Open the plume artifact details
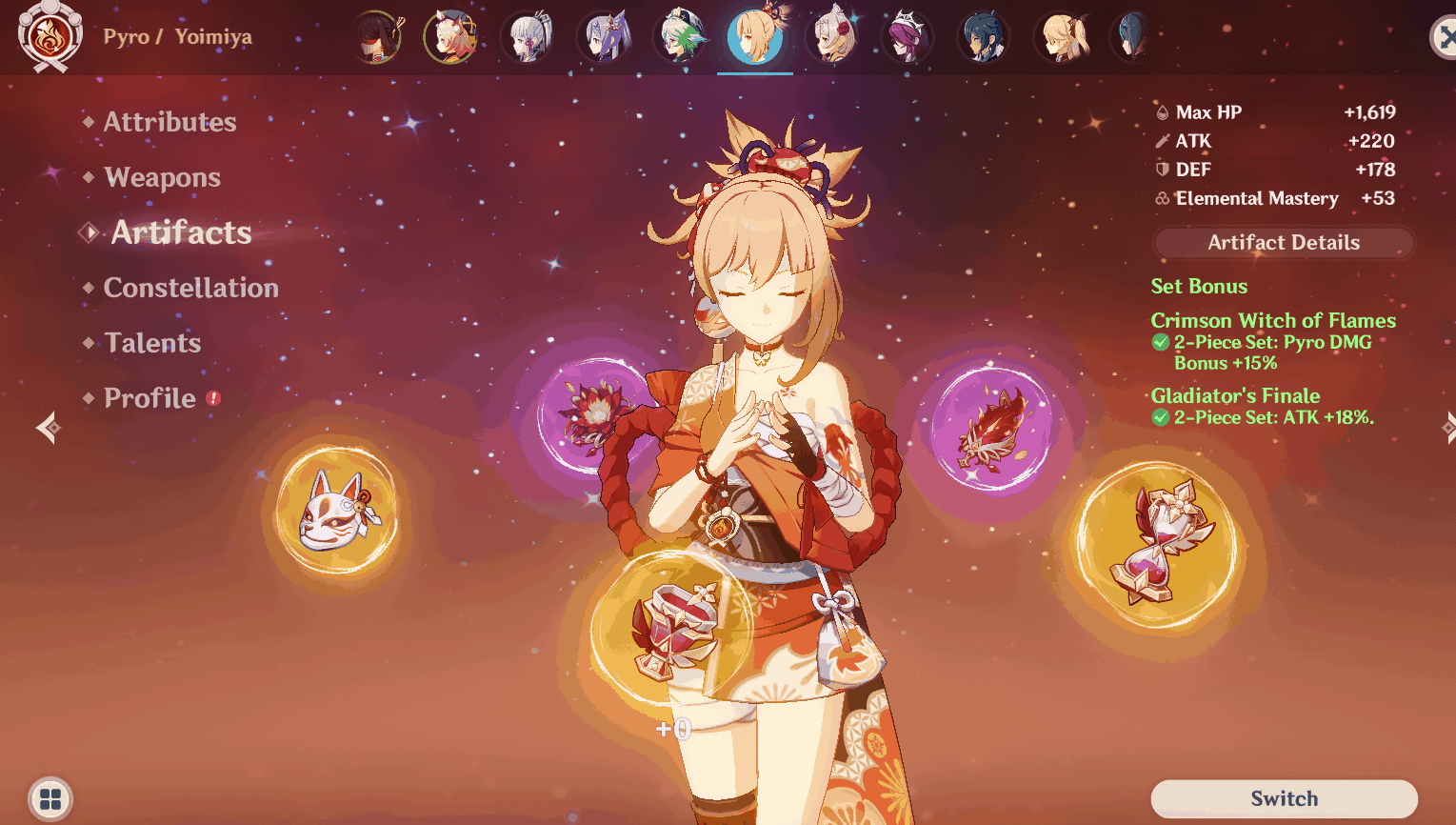Image resolution: width=1456 pixels, height=825 pixels. (993, 427)
